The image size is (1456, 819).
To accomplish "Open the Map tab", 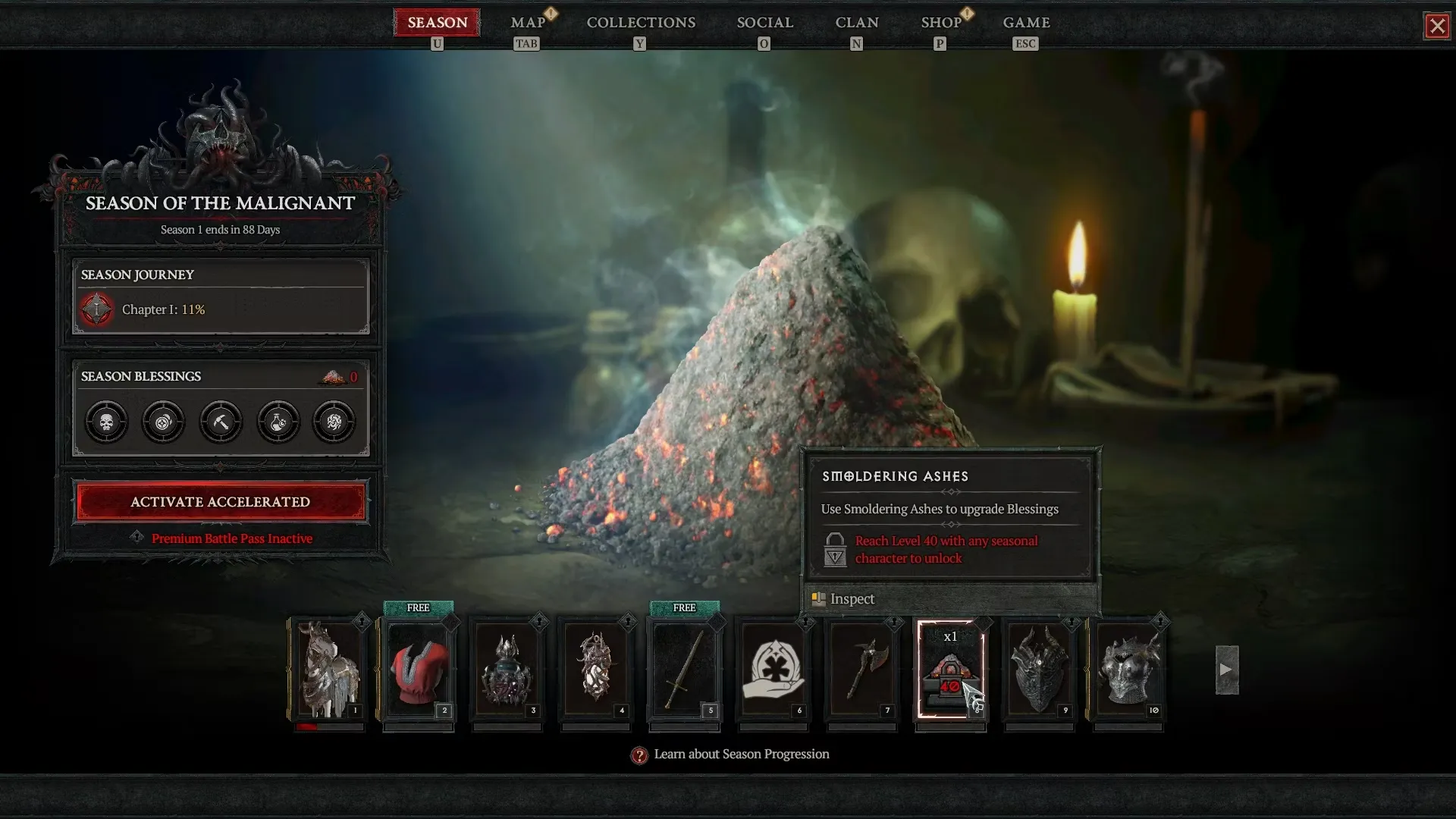I will (528, 23).
